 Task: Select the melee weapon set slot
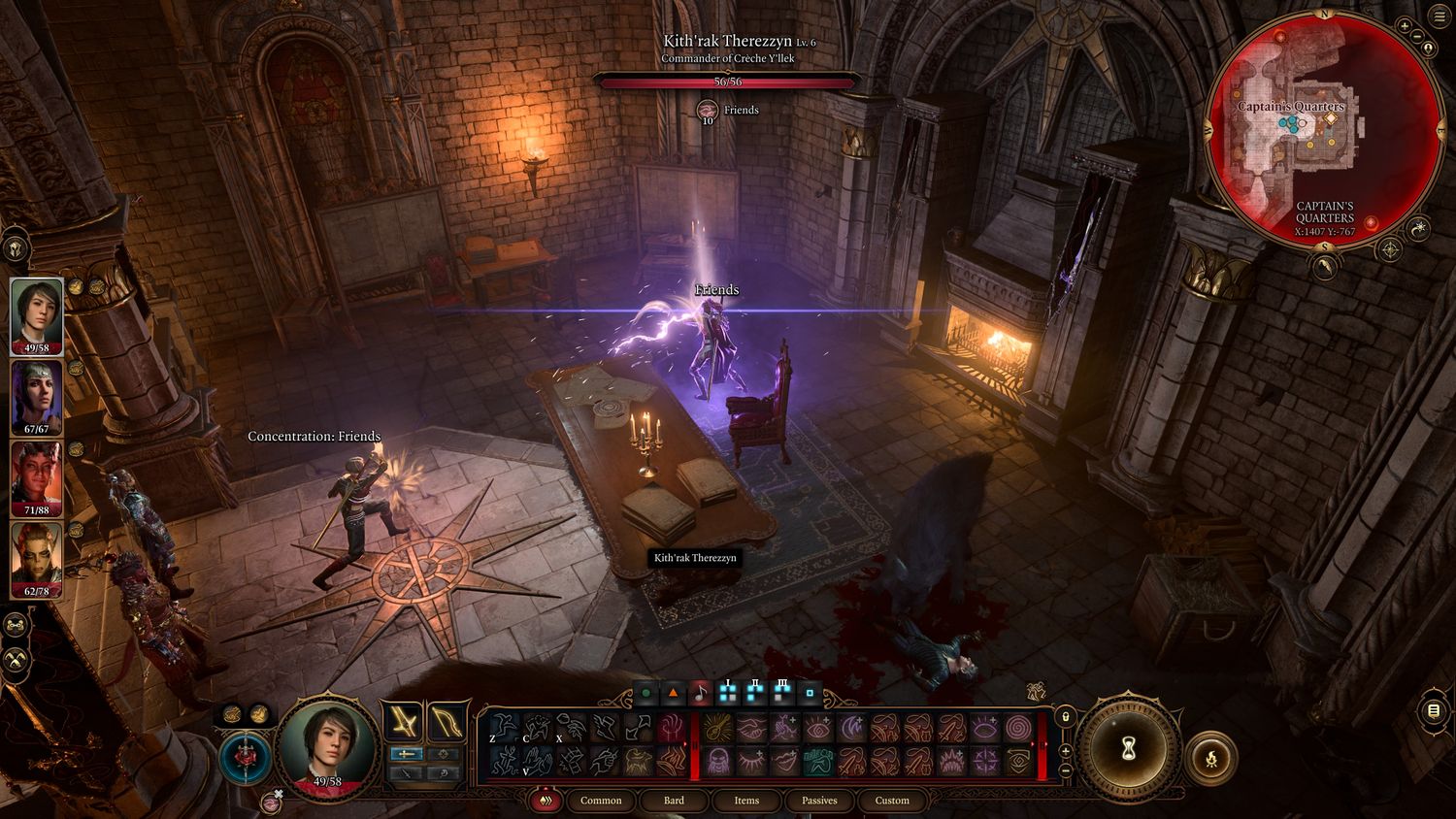coord(402,722)
